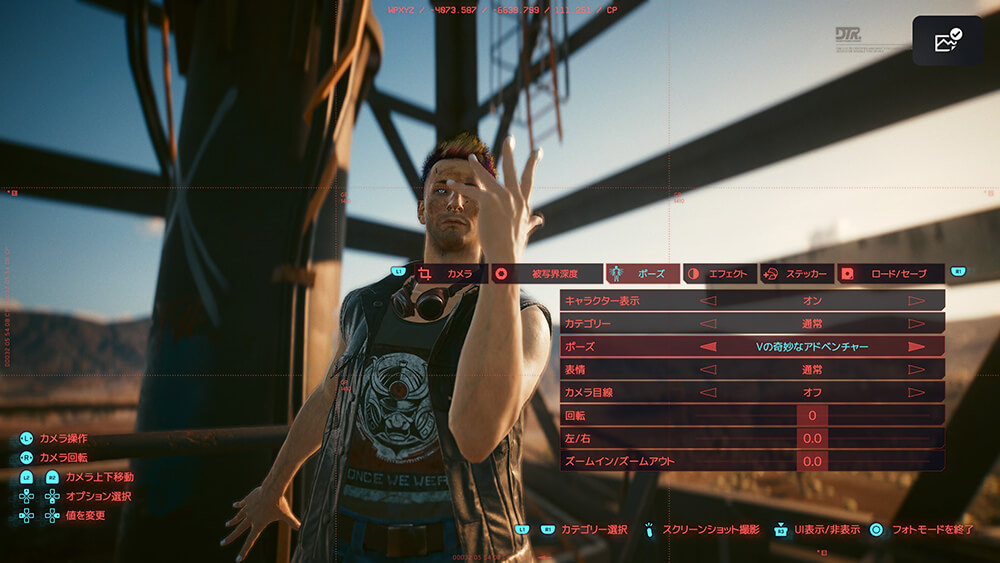The height and width of the screenshot is (563, 1000).
Task: Select next pose after Vの奇妙なアドベンチャー
Action: 916,347
